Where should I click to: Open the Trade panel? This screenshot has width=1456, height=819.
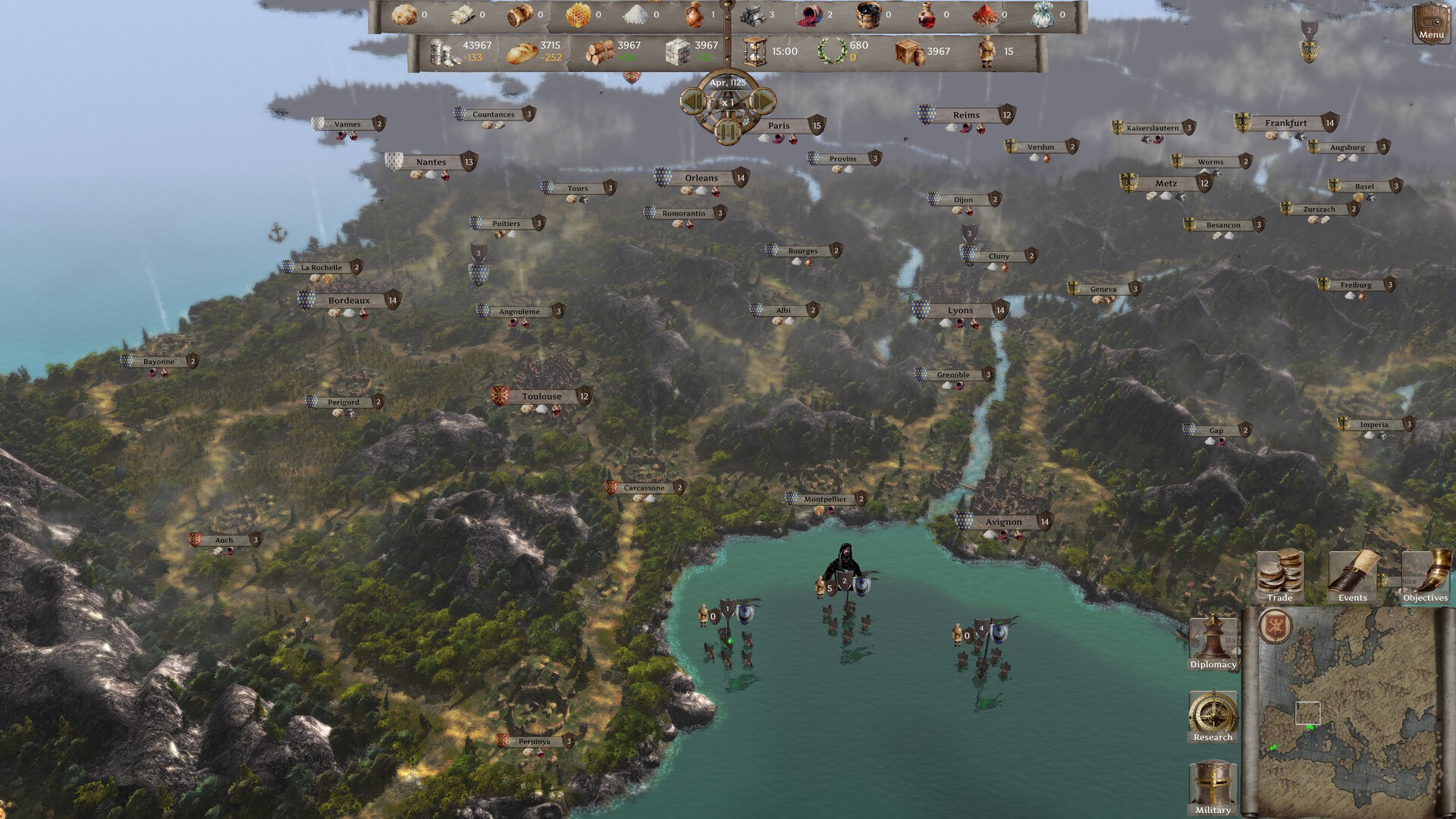click(x=1279, y=576)
